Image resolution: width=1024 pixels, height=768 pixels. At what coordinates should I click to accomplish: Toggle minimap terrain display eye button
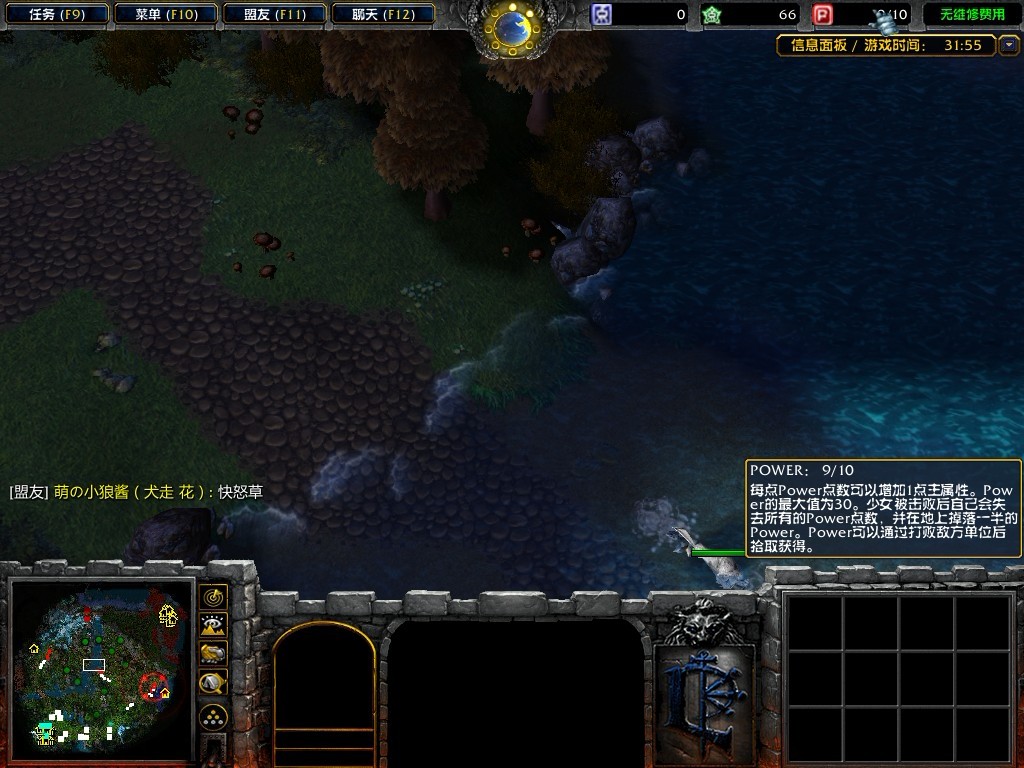213,626
